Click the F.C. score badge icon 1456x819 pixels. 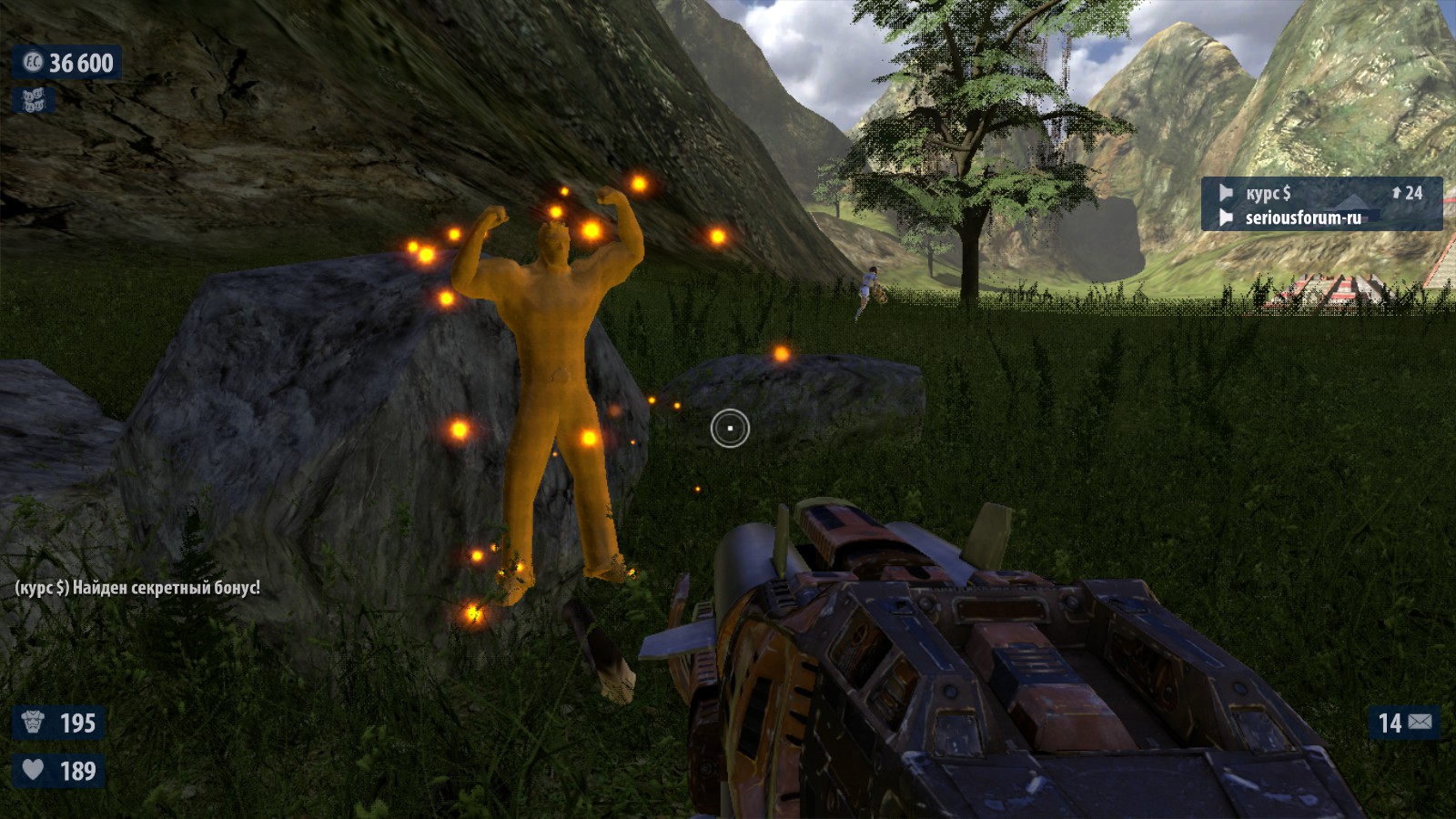pyautogui.click(x=33, y=62)
